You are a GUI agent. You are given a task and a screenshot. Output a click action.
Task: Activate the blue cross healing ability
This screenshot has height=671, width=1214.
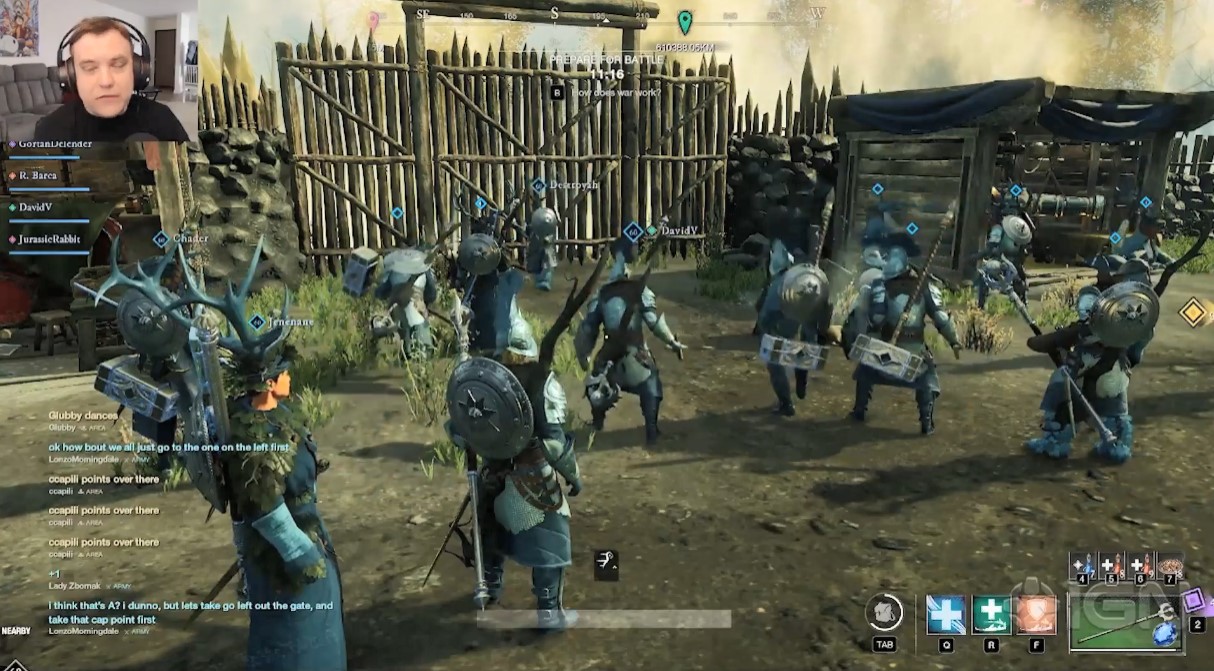tap(945, 614)
